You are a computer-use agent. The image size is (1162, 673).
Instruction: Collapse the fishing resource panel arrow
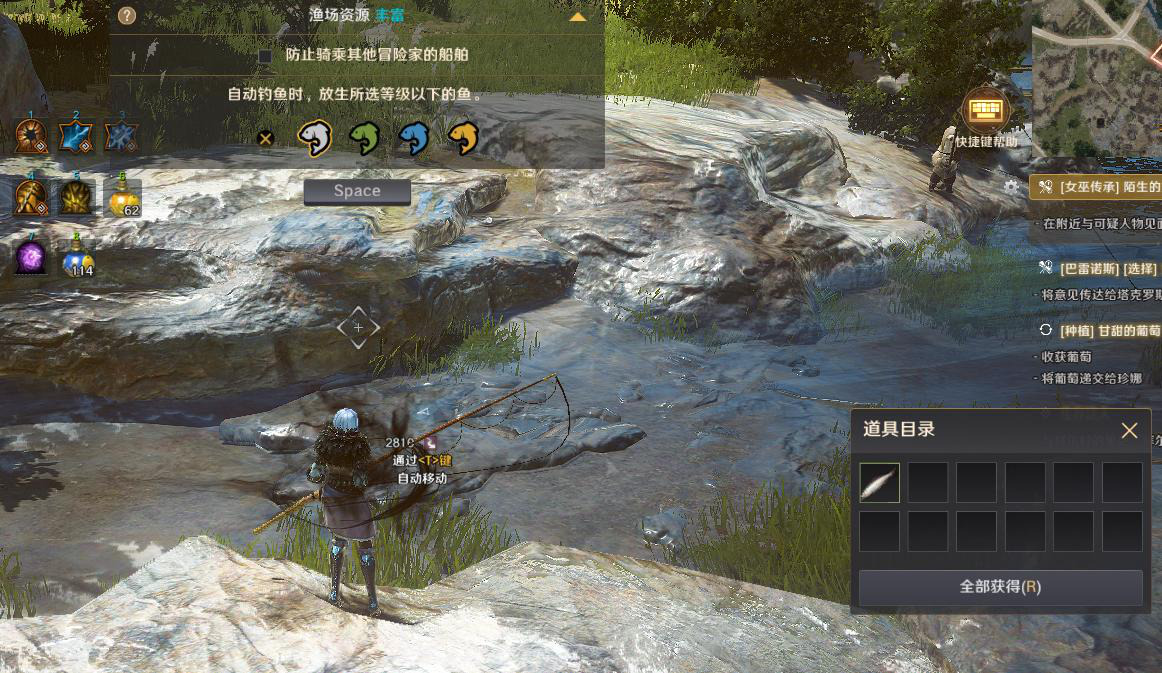pos(577,17)
